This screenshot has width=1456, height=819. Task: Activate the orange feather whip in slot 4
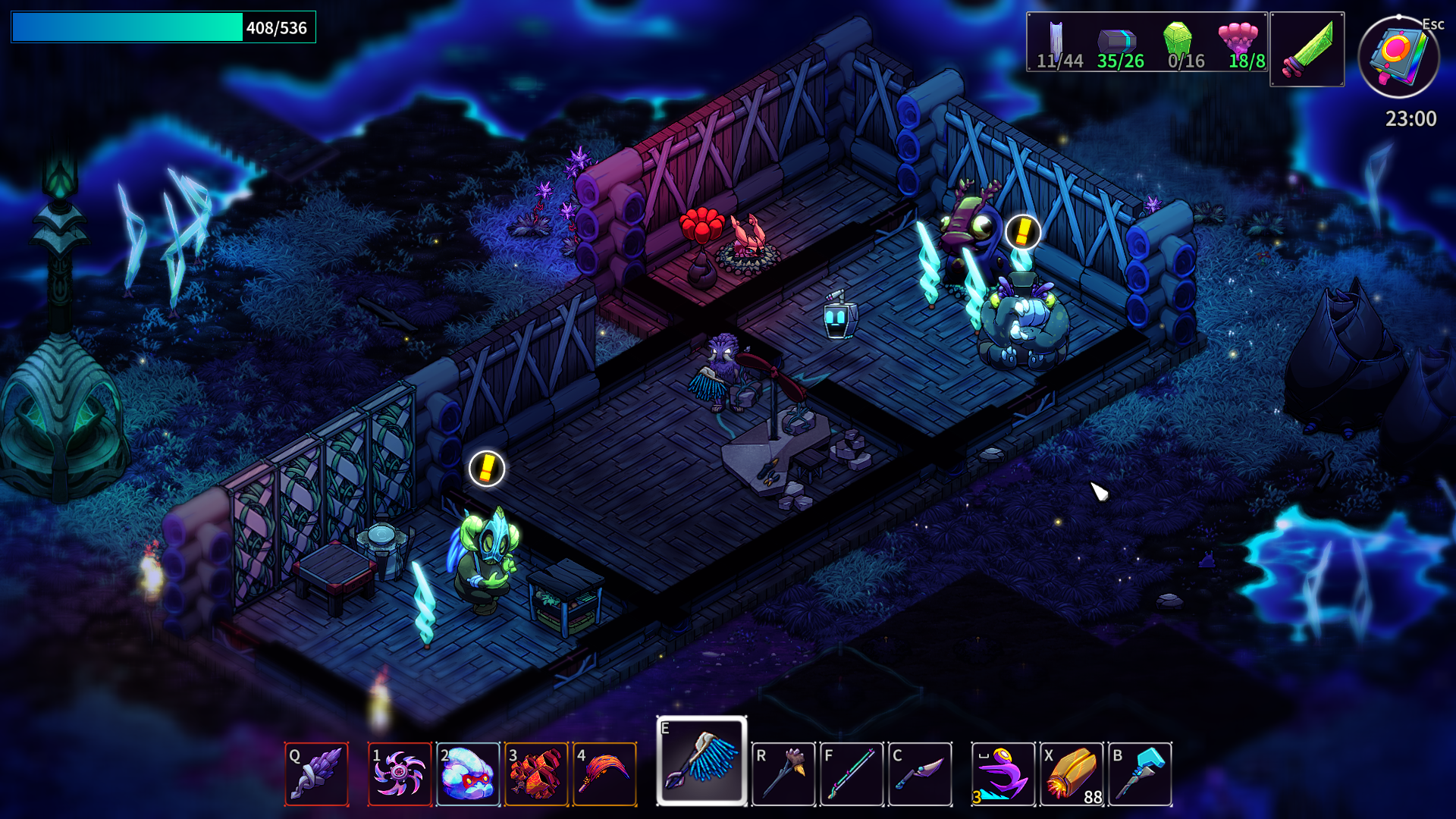click(x=604, y=773)
